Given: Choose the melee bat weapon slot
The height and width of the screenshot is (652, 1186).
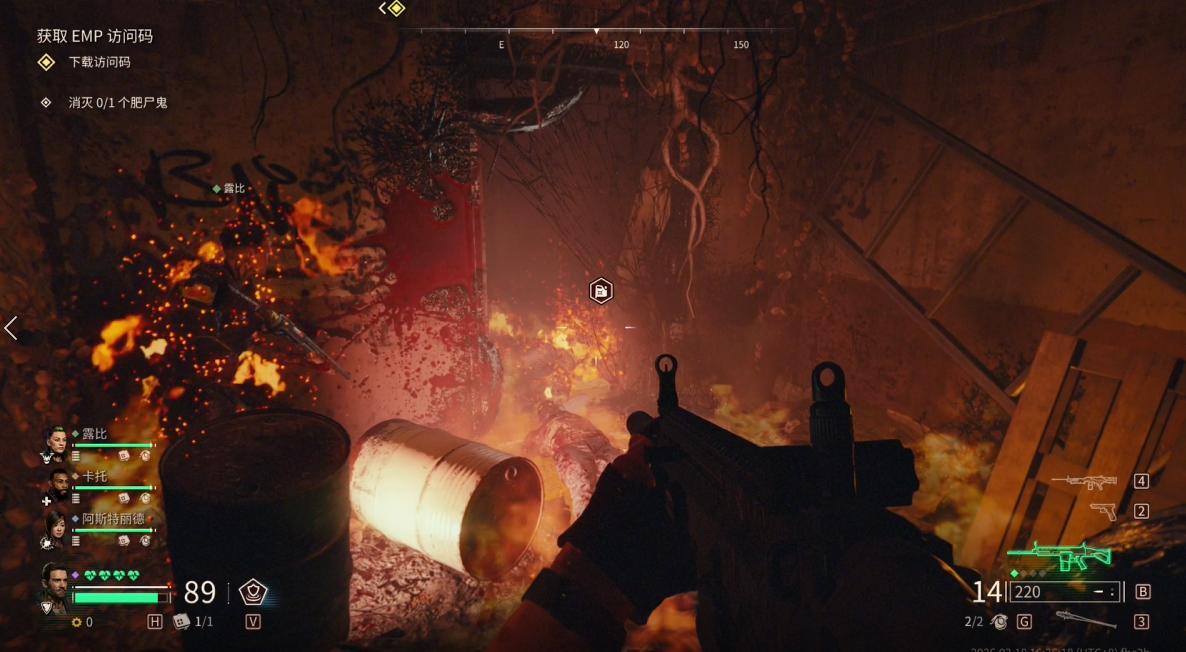Looking at the screenshot, I should pos(1085,620).
